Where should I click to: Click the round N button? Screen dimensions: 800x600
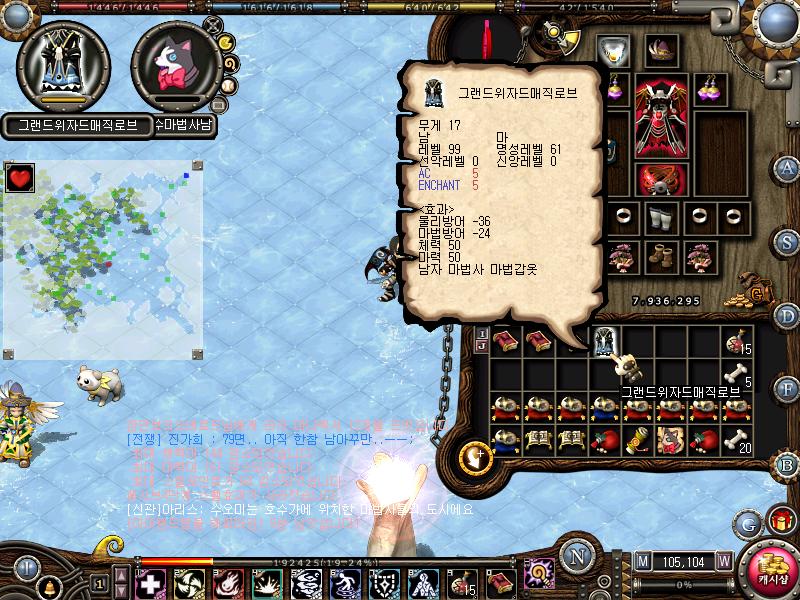(576, 556)
